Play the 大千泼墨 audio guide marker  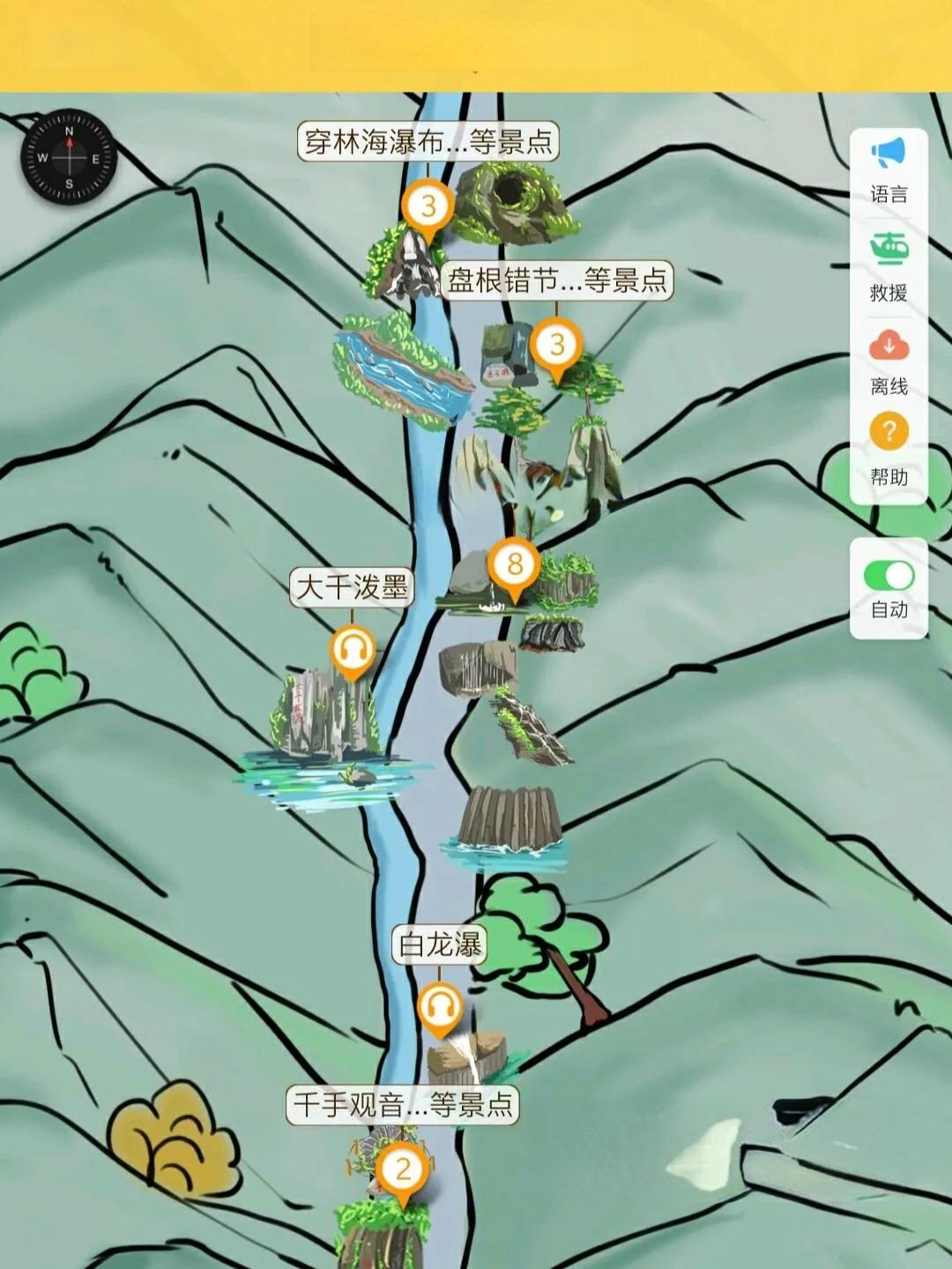click(353, 650)
